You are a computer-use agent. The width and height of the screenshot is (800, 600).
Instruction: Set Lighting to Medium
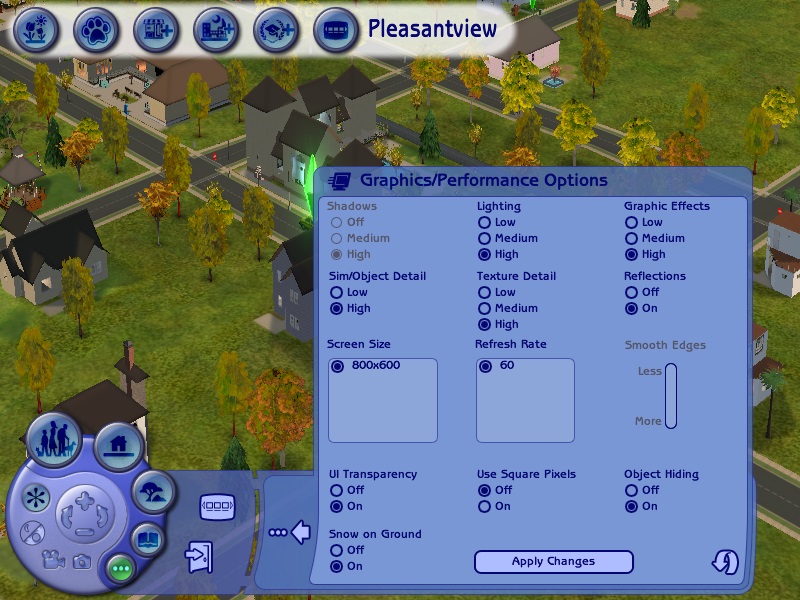[484, 239]
